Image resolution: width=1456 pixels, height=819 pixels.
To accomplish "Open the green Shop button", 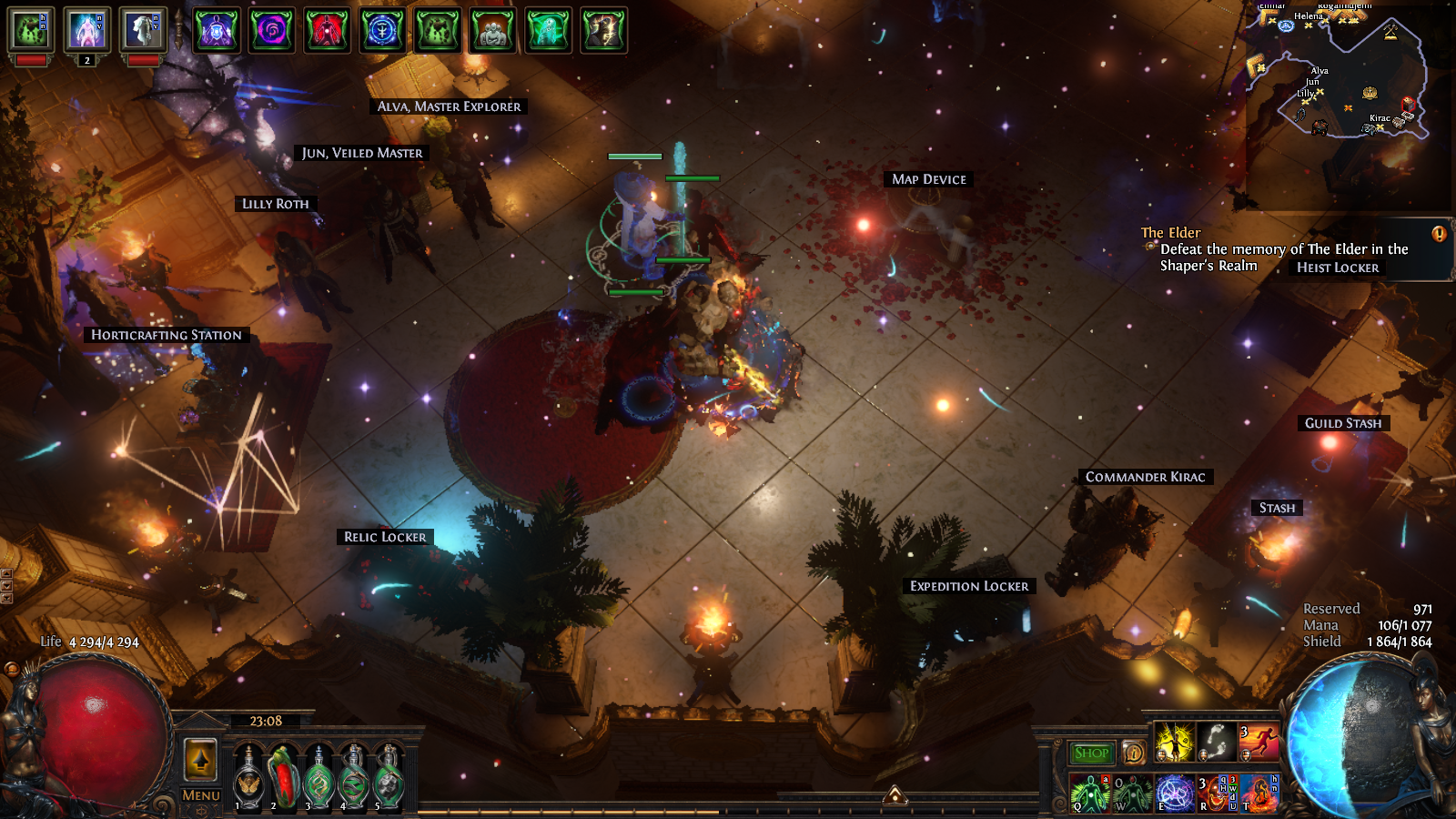I will [1091, 753].
